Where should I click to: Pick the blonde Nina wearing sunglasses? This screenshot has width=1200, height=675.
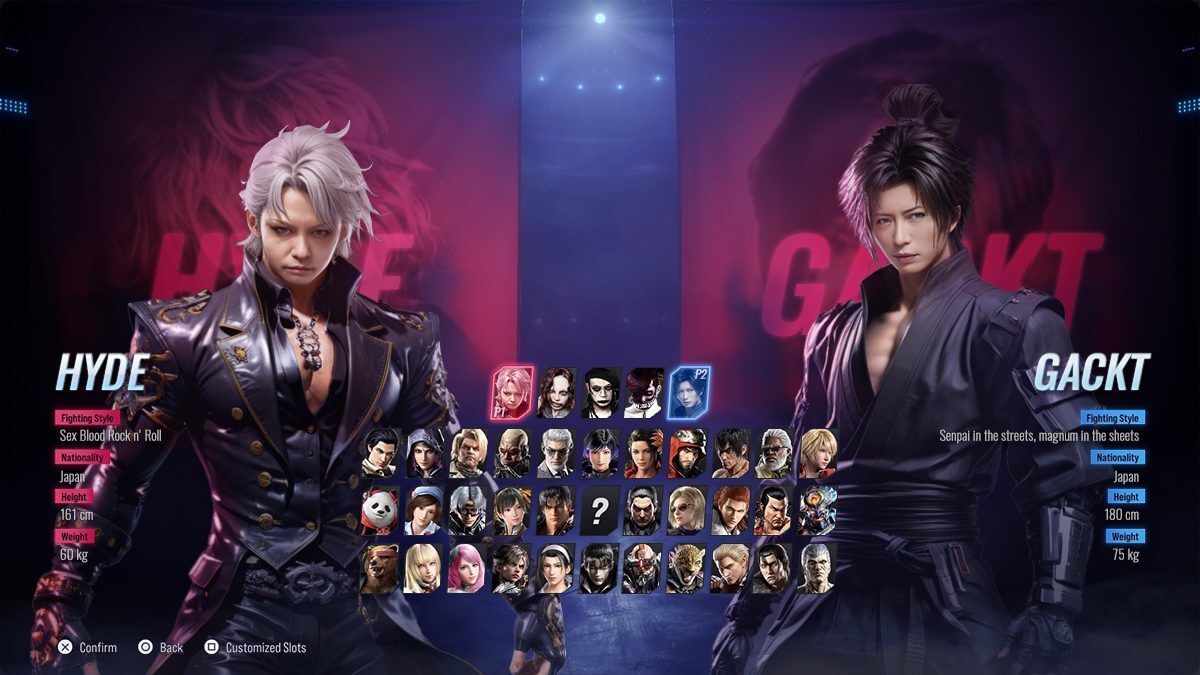687,511
